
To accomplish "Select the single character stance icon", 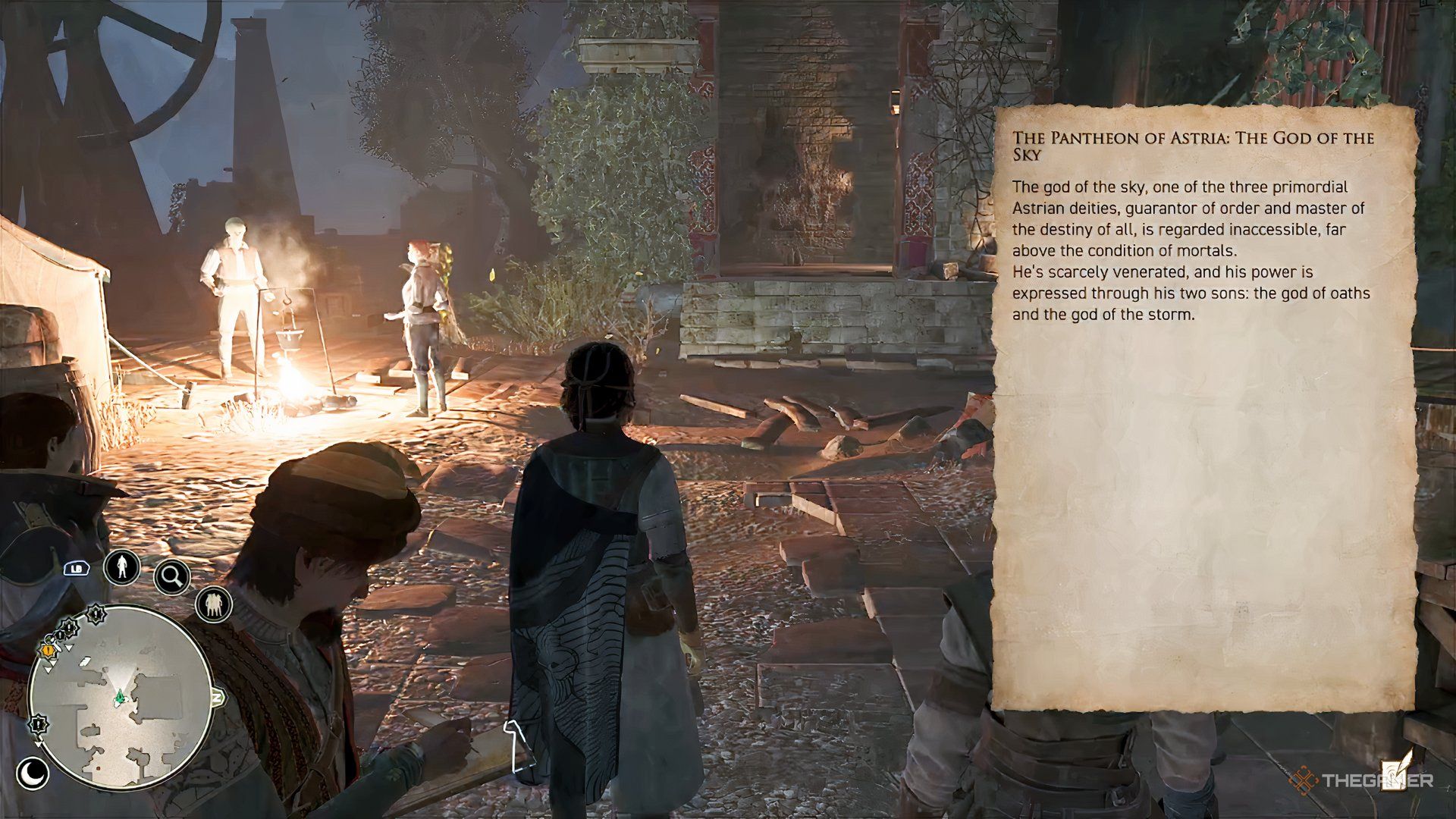I will [121, 567].
